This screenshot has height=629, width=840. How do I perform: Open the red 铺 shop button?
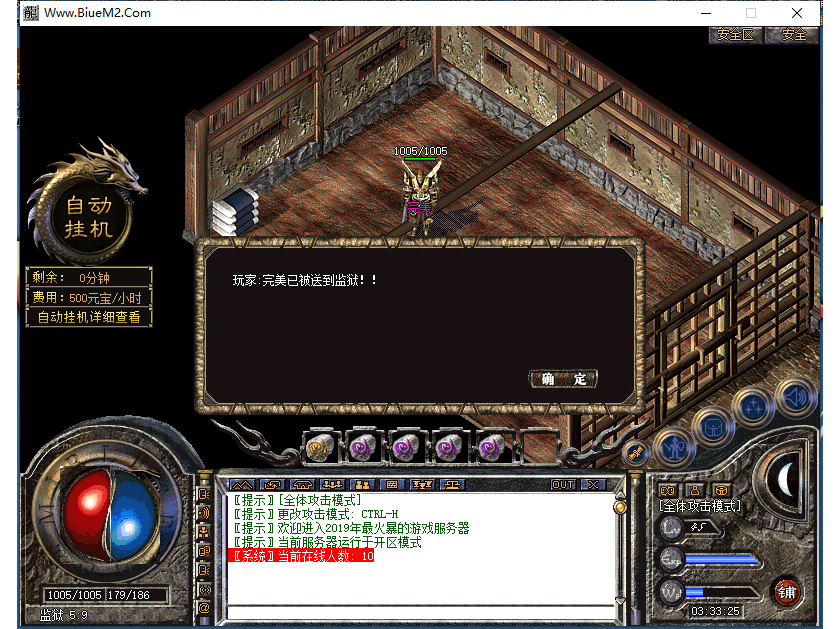(x=788, y=591)
